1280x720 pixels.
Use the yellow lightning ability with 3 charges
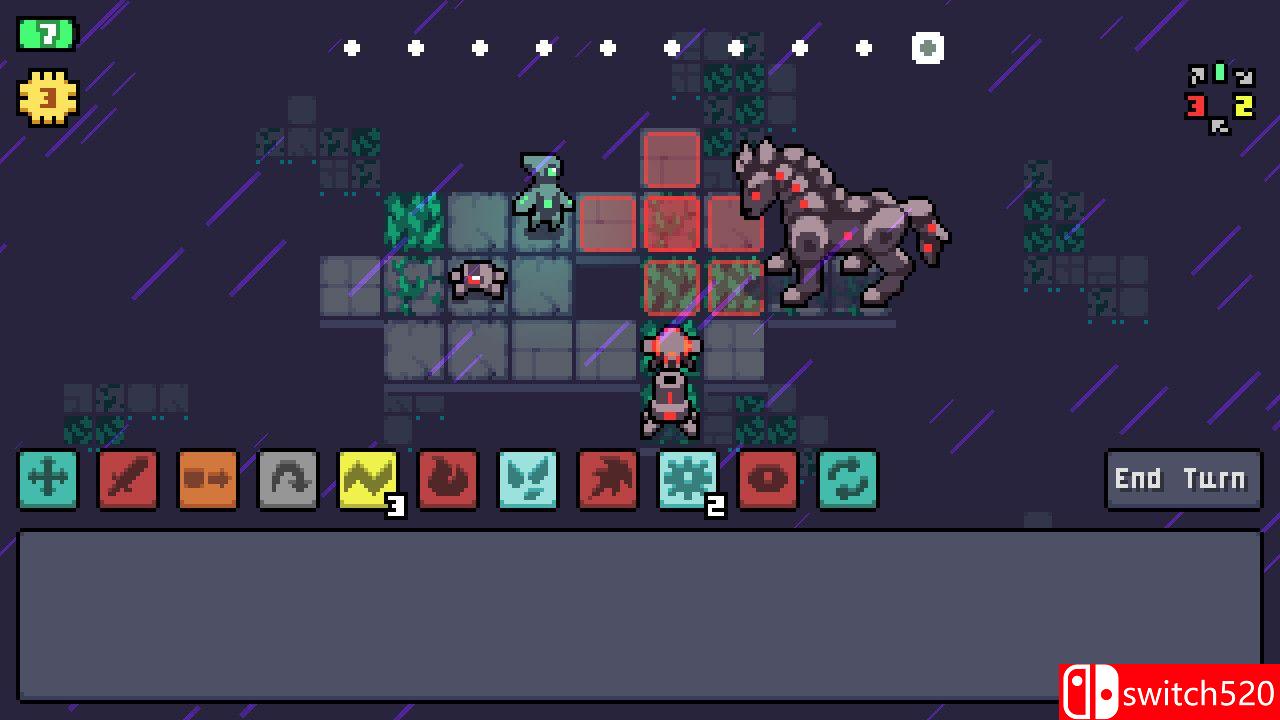pyautogui.click(x=368, y=480)
